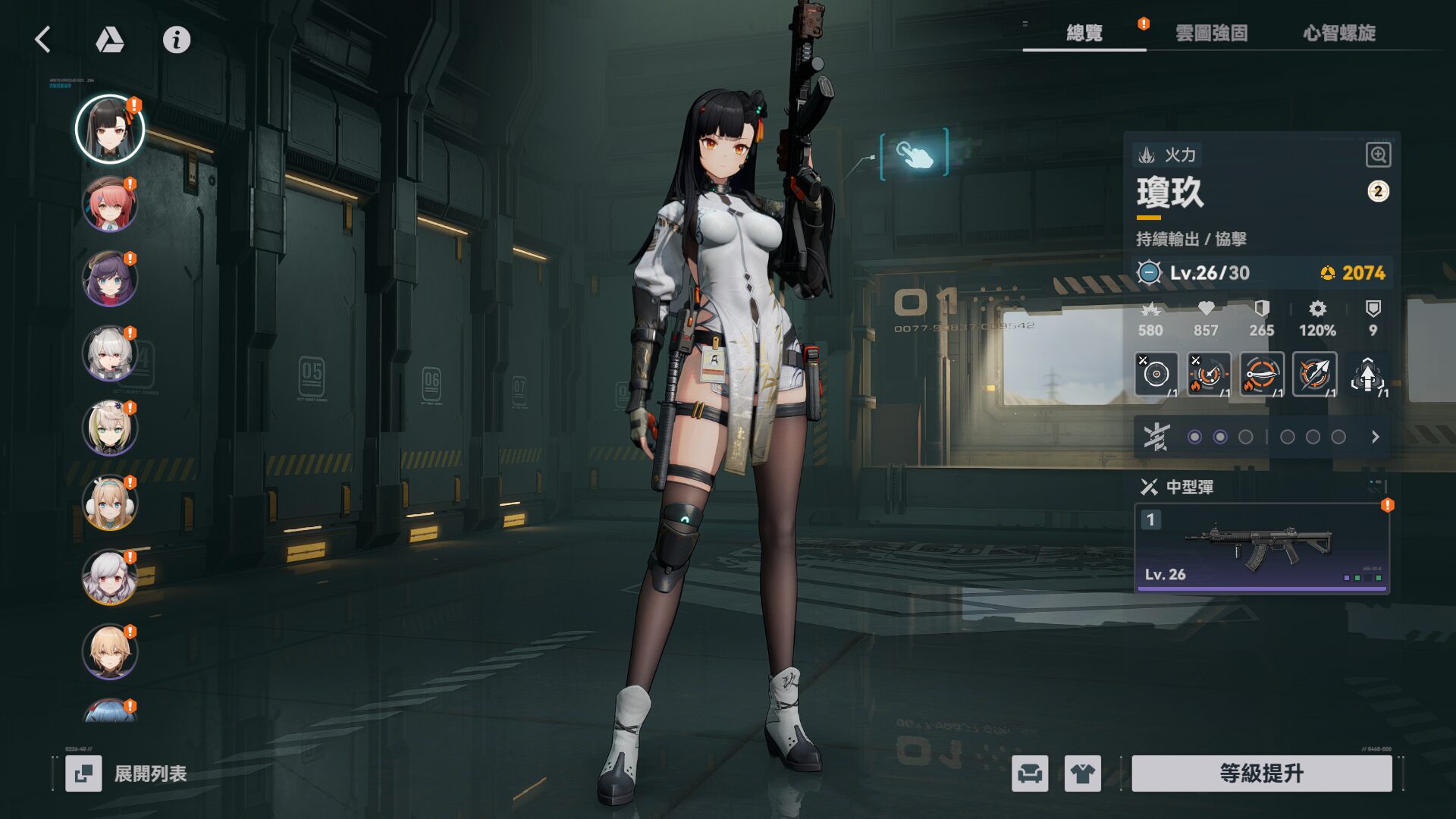Go back with the left arrow button
This screenshot has height=819, width=1456.
43,39
